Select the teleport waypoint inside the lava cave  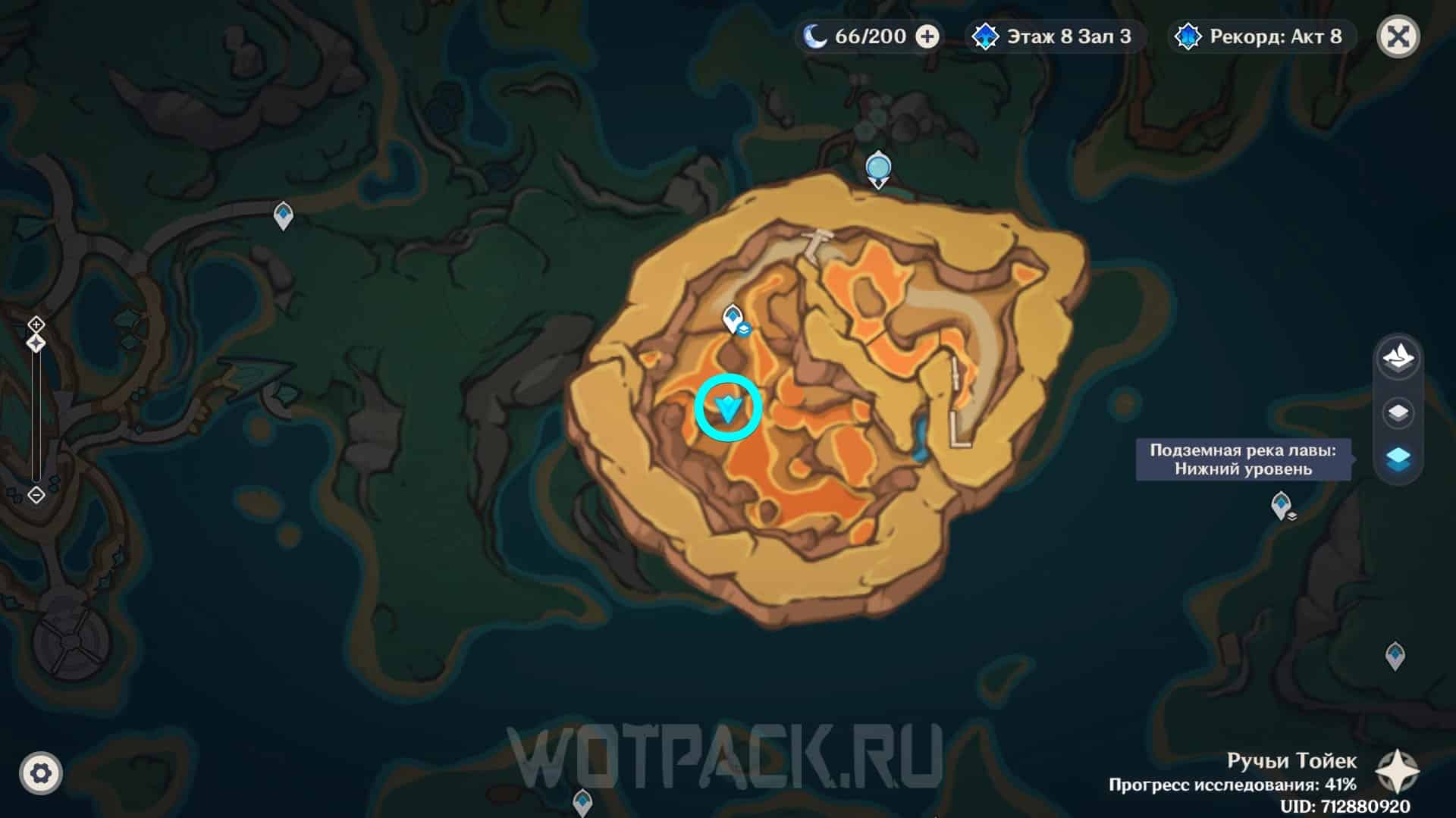coord(733,318)
